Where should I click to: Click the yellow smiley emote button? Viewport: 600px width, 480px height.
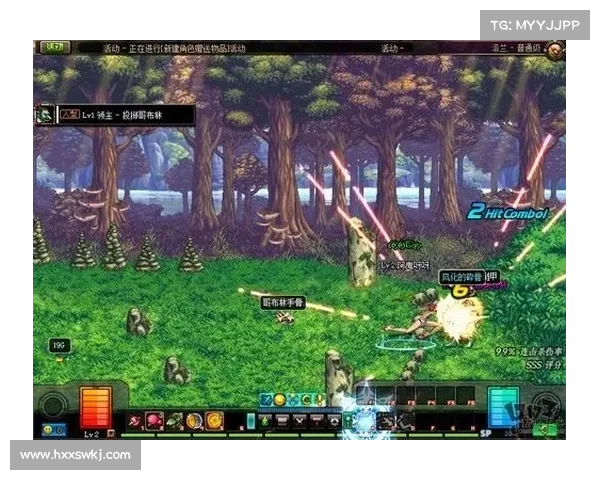48,429
